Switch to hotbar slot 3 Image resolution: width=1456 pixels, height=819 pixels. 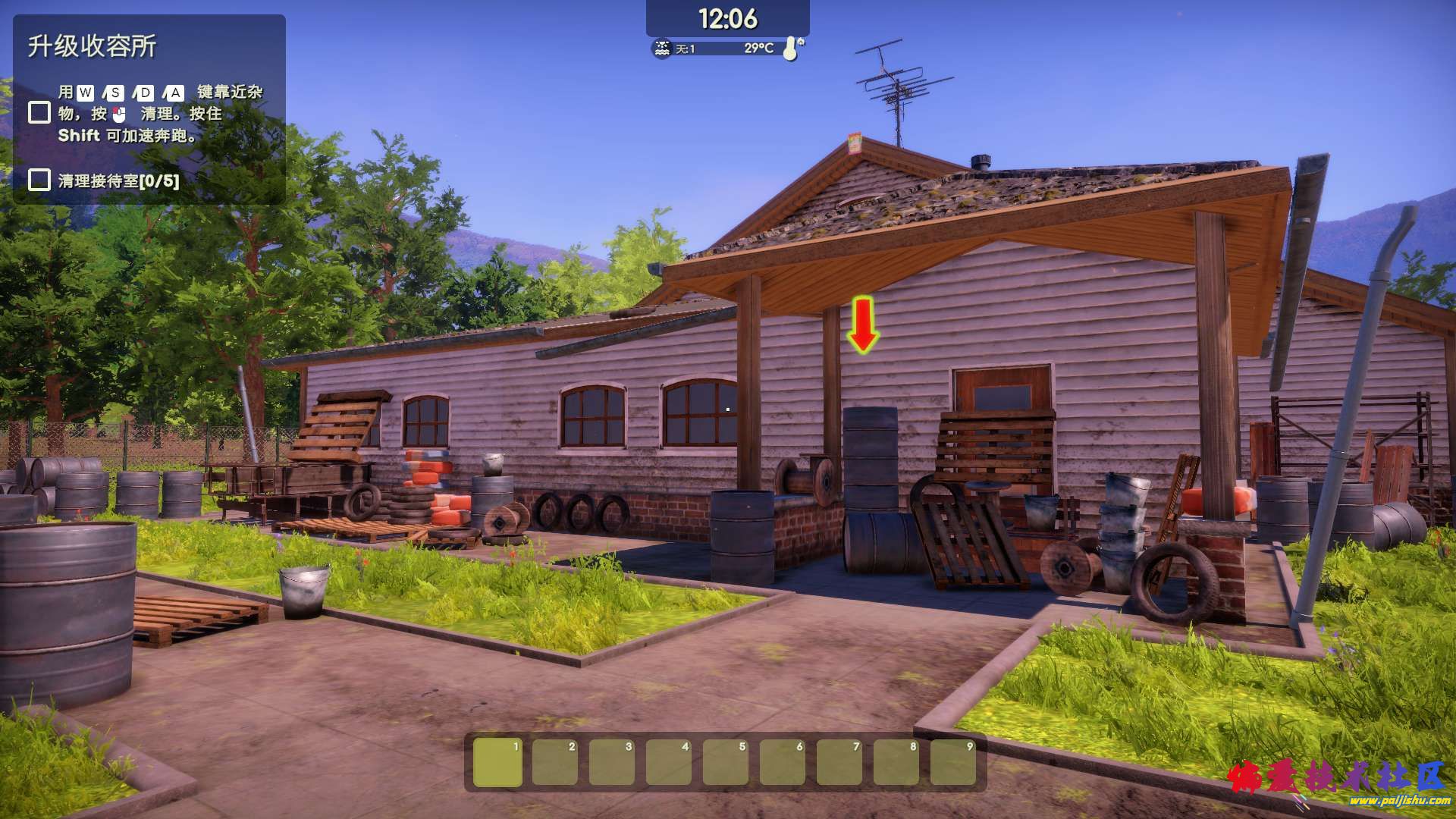coord(611,762)
